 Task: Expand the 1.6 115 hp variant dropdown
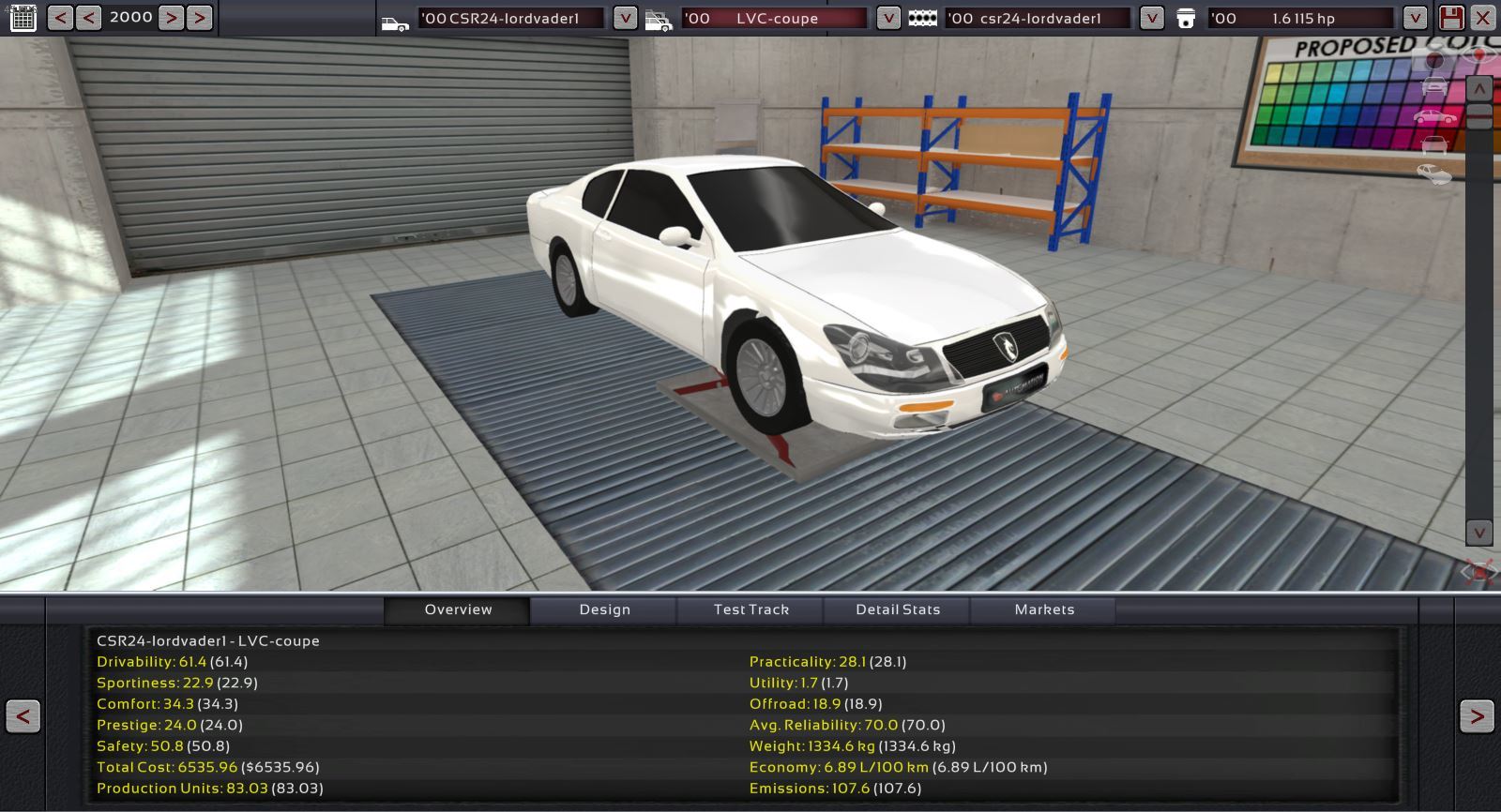click(1415, 18)
